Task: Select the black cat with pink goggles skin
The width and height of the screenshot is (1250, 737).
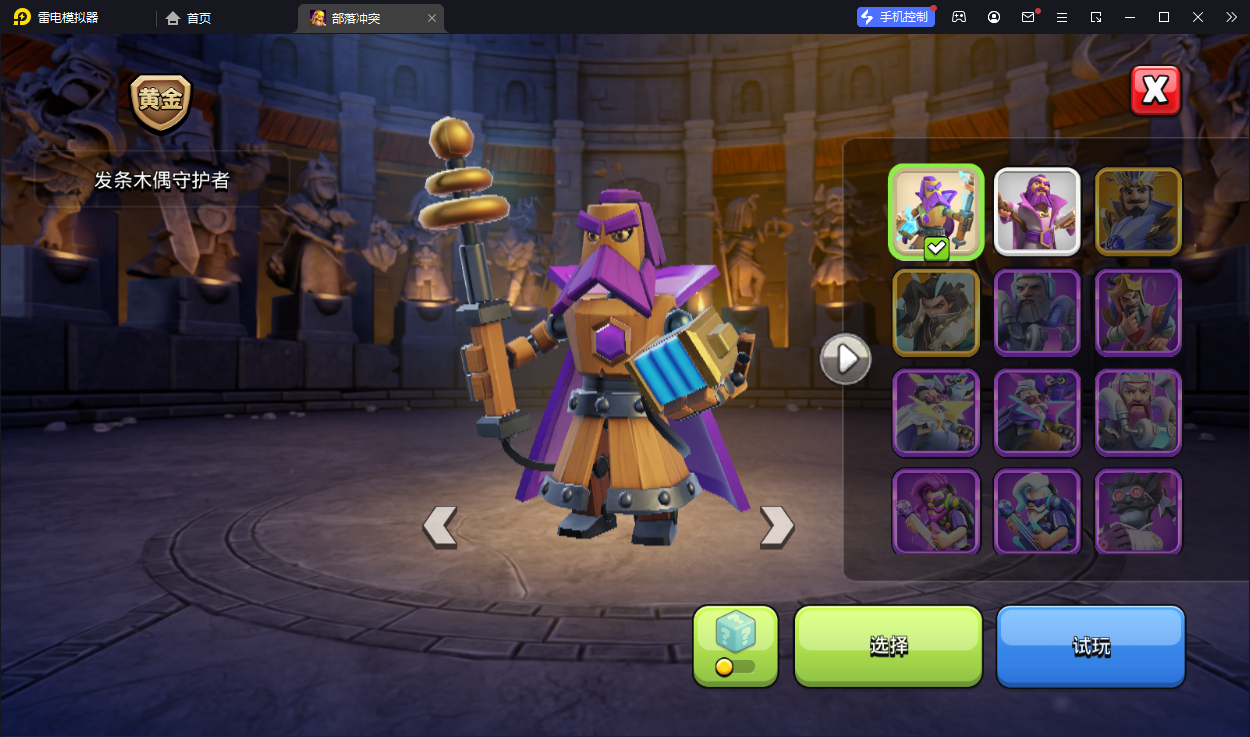Action: pyautogui.click(x=1138, y=511)
